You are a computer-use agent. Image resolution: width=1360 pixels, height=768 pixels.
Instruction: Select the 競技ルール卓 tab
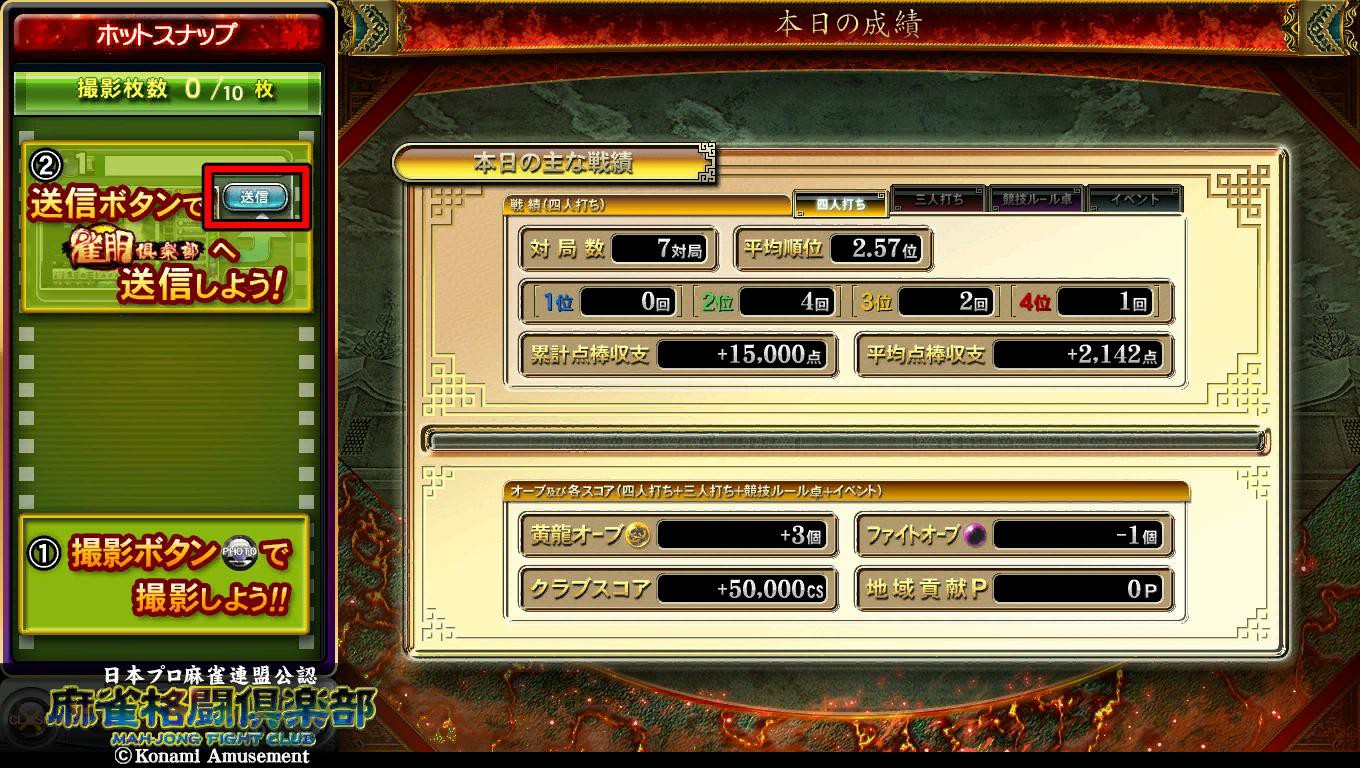tap(1036, 199)
